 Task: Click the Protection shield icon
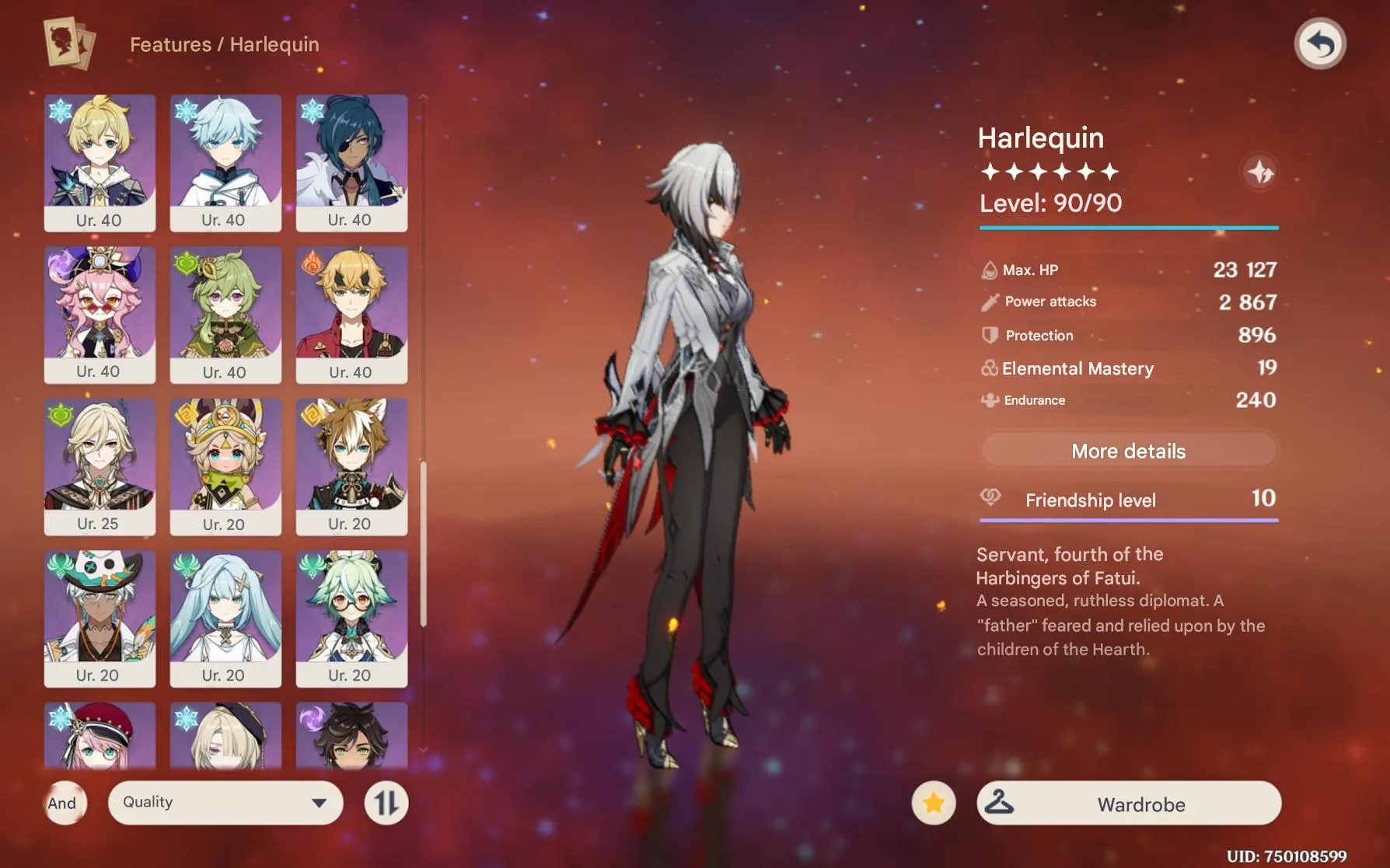pyautogui.click(x=989, y=335)
